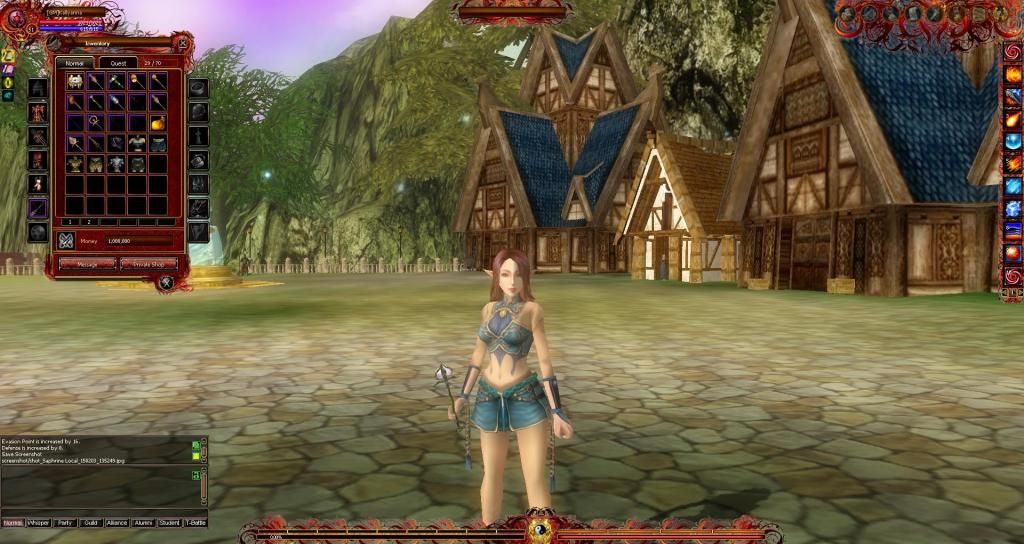1024x544 pixels.
Task: Select the white helmet item in first slot
Action: pyautogui.click(x=74, y=82)
